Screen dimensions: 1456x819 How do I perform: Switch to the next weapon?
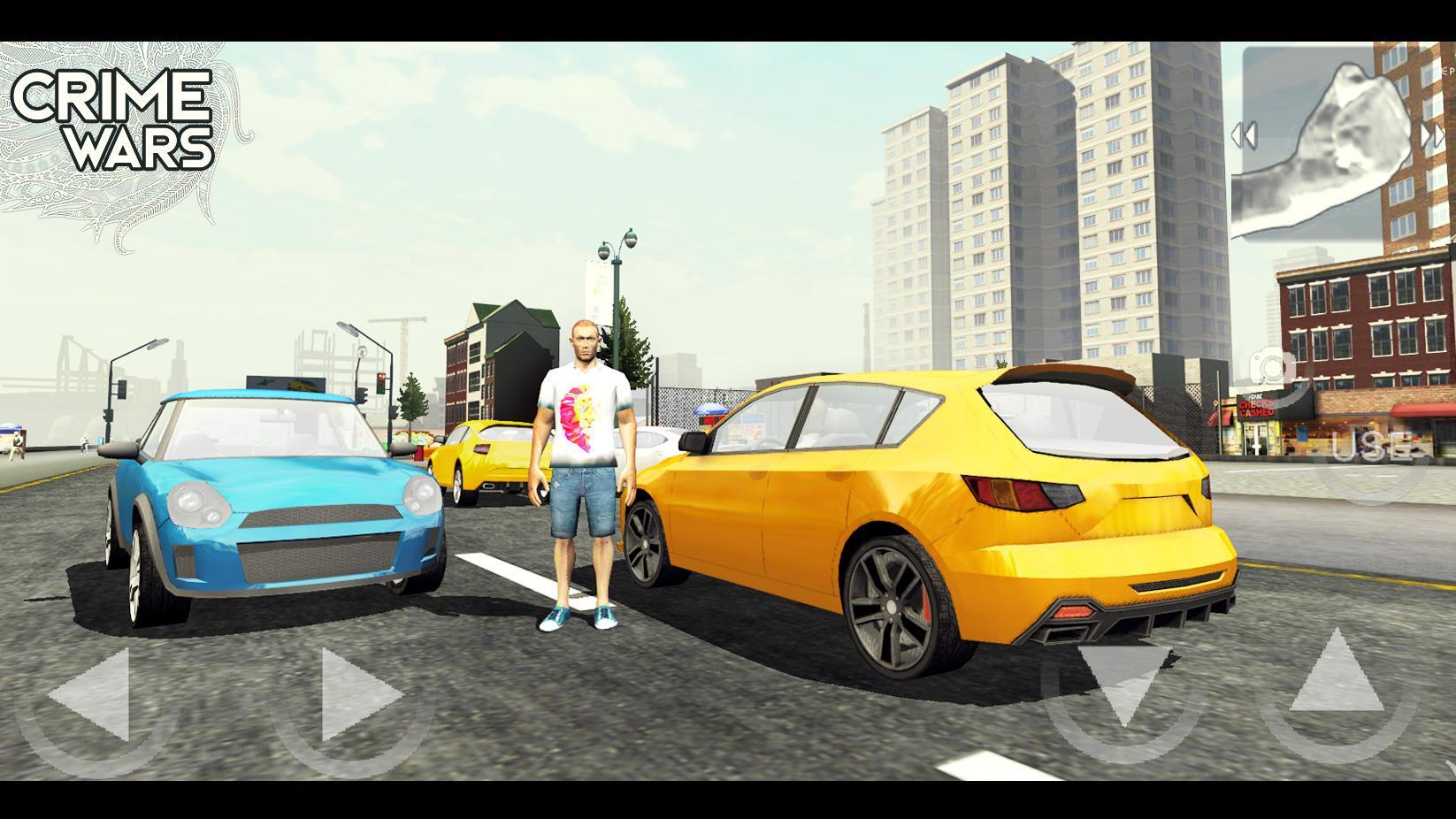coord(1434,136)
